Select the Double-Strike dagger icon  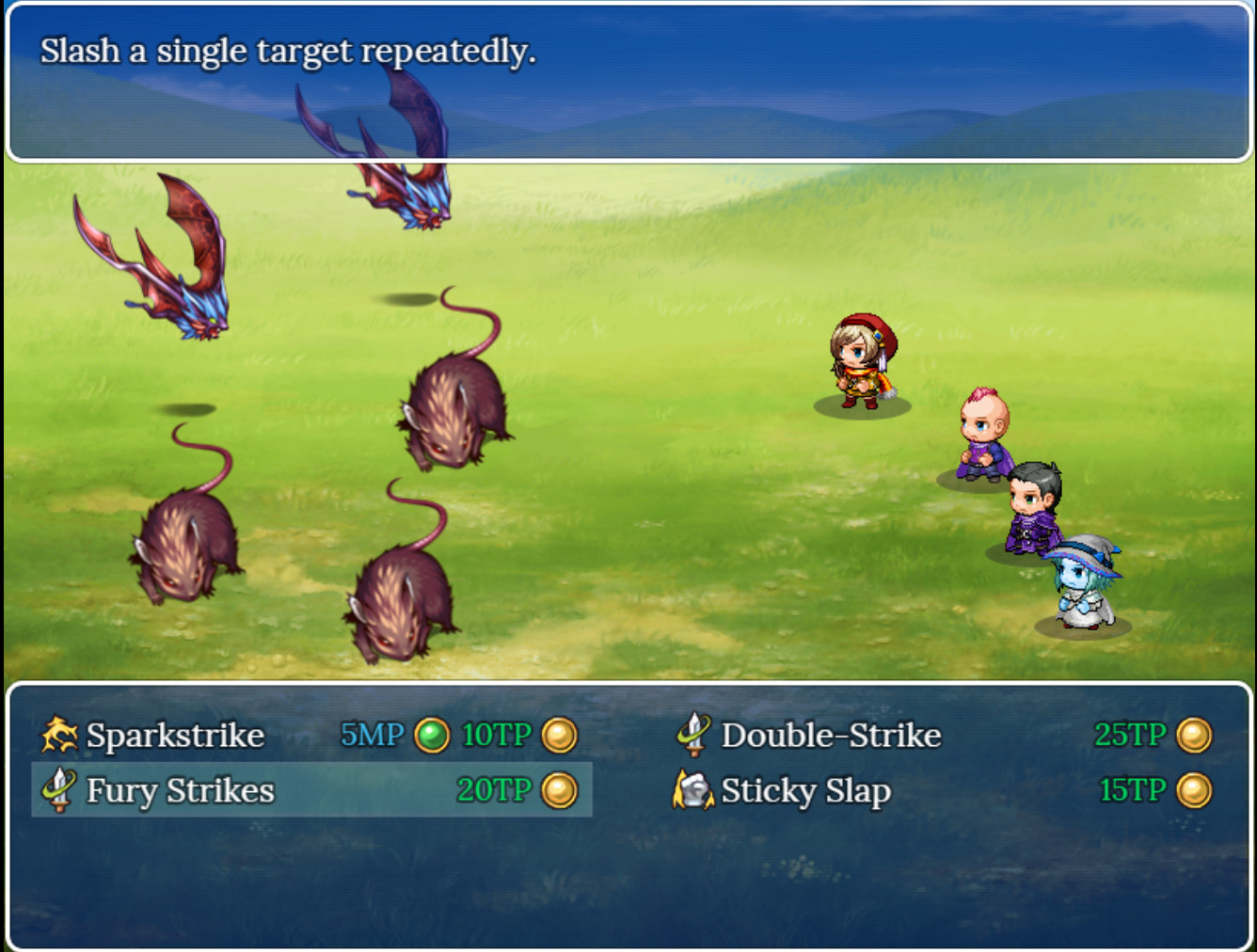(x=693, y=735)
